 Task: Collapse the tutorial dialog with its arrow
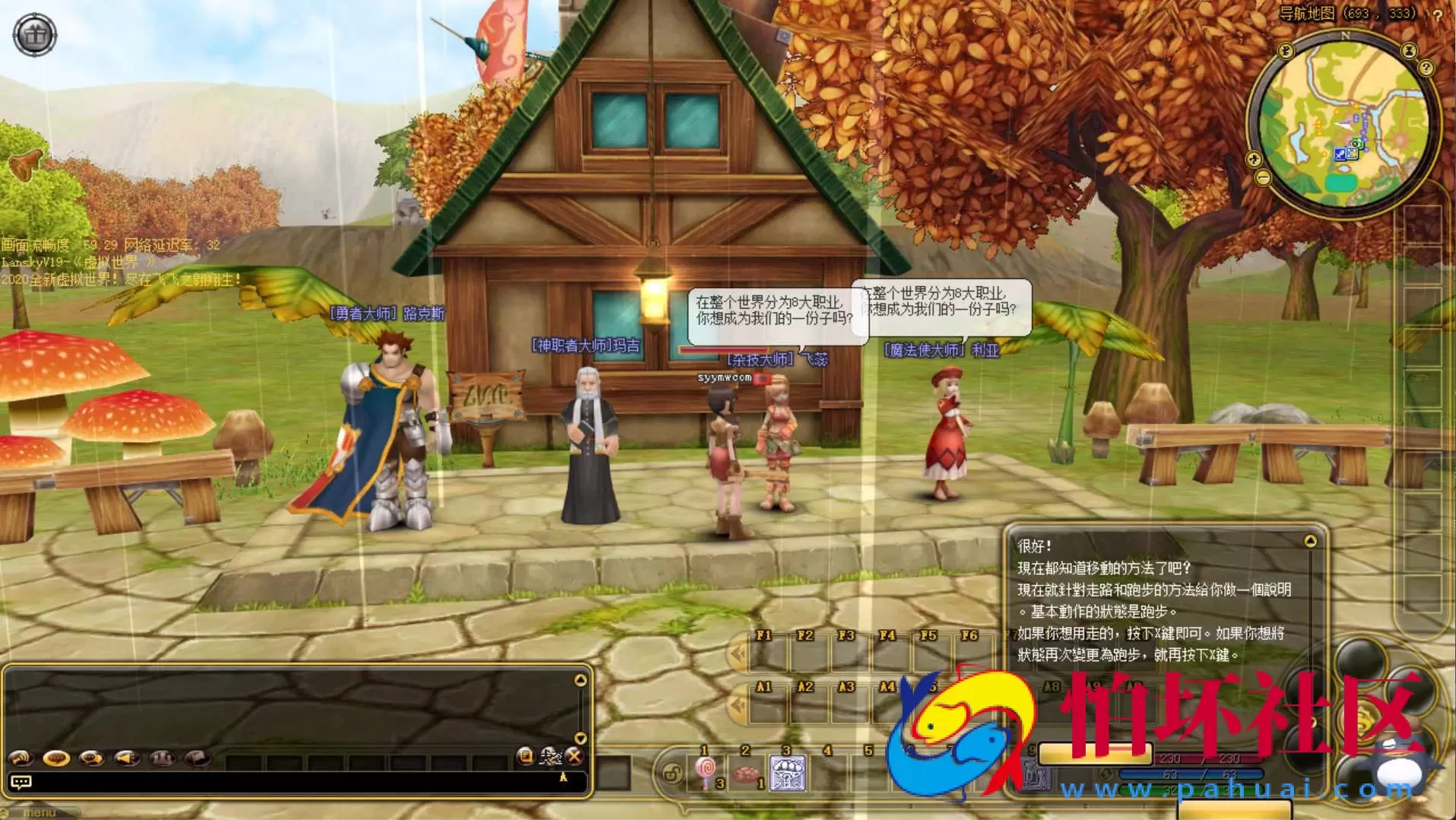point(1311,540)
